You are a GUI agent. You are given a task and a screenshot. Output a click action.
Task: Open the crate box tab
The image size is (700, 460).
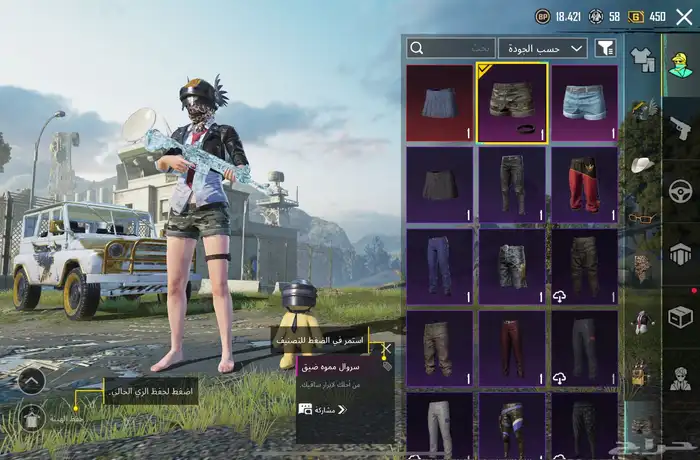pyautogui.click(x=680, y=316)
